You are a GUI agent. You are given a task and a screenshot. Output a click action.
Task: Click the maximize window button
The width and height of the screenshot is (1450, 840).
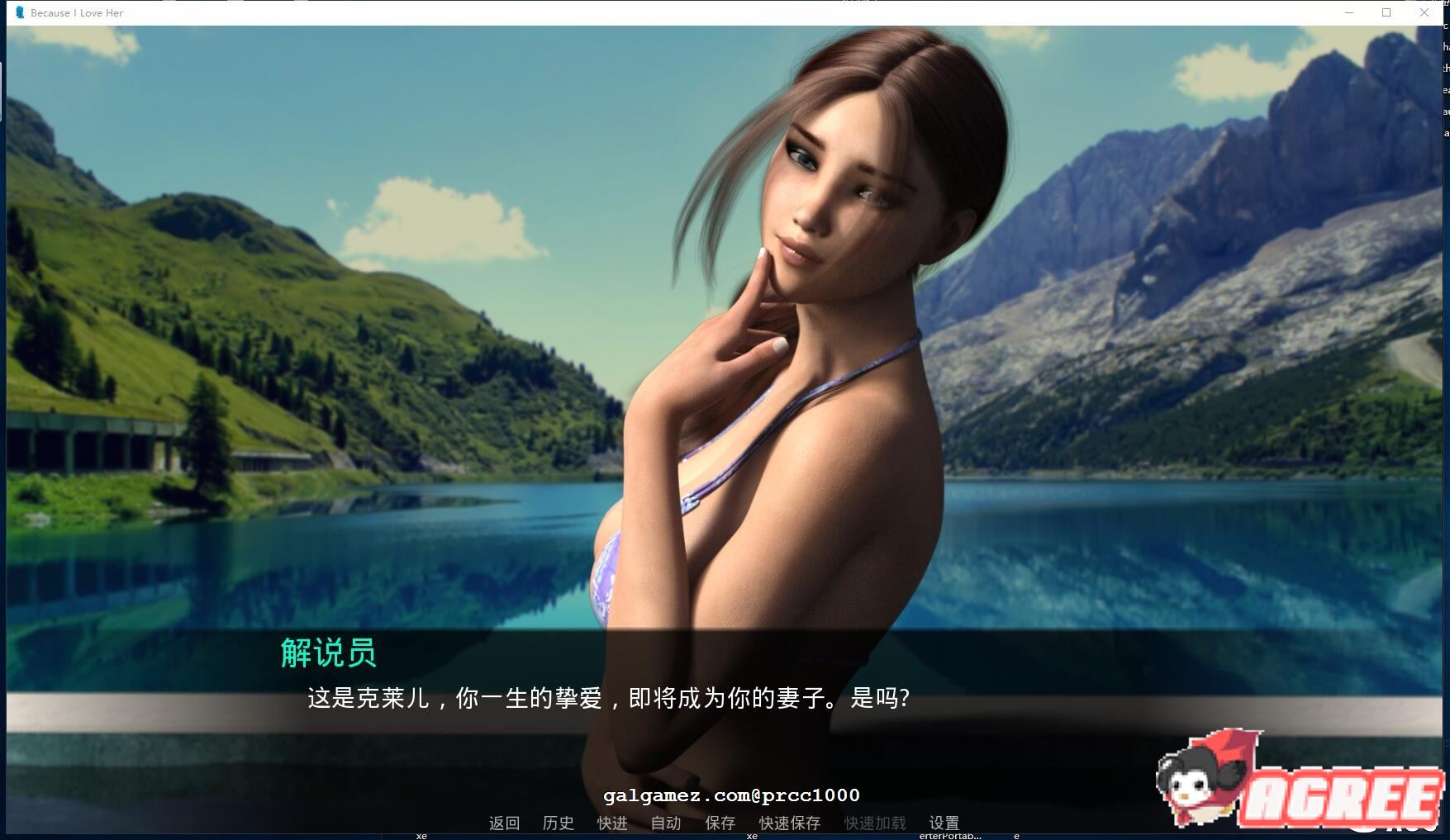[x=1386, y=12]
